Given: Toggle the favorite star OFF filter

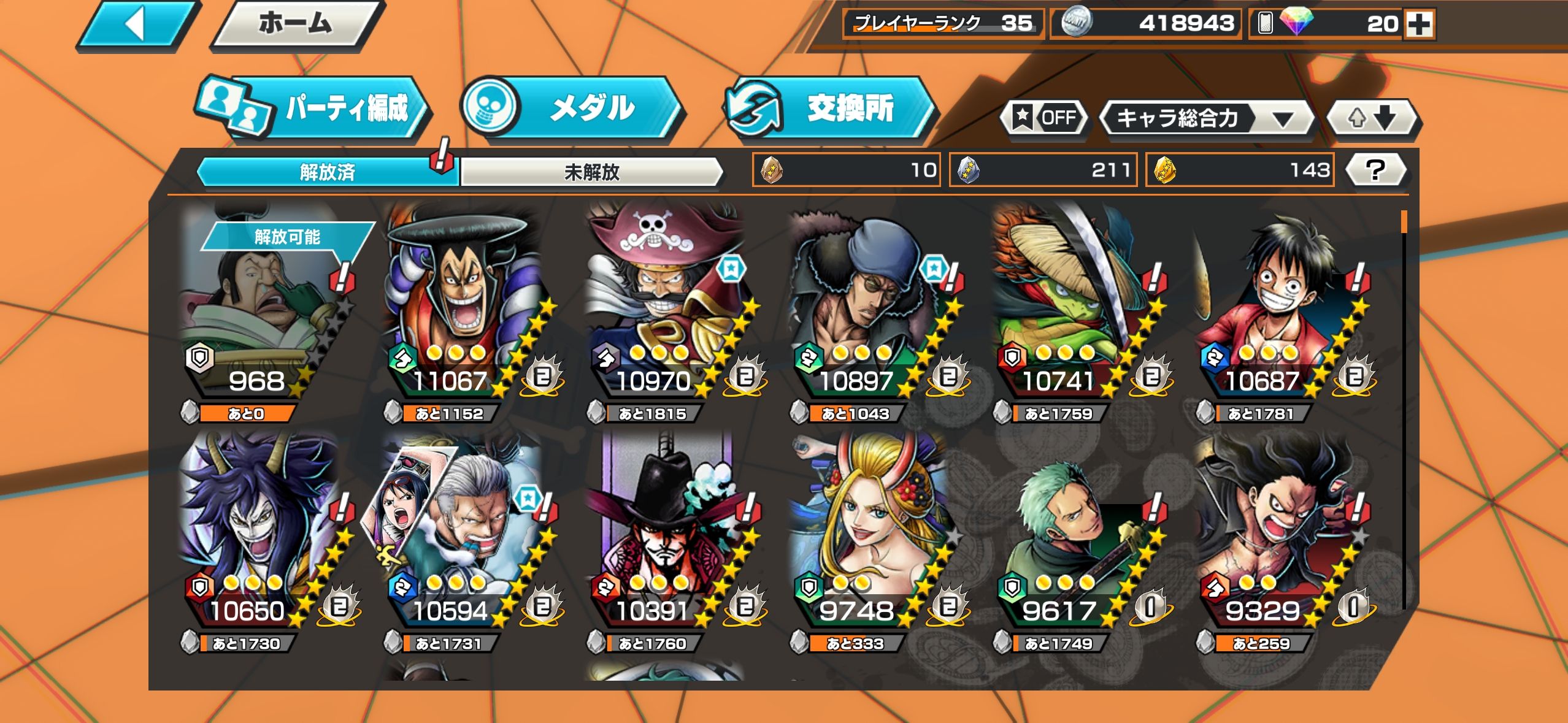Looking at the screenshot, I should (x=1044, y=117).
